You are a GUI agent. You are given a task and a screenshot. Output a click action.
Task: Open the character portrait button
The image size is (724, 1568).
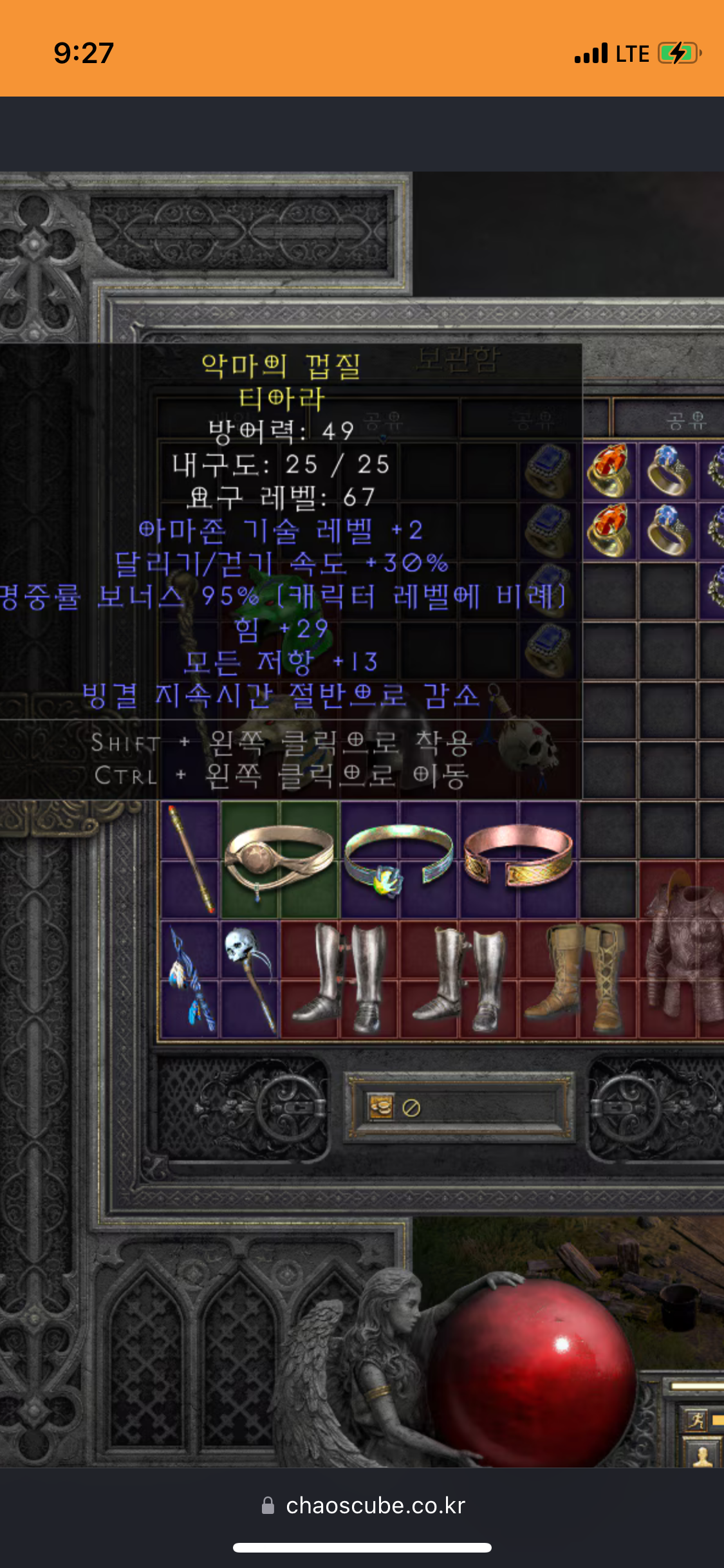(701, 1453)
